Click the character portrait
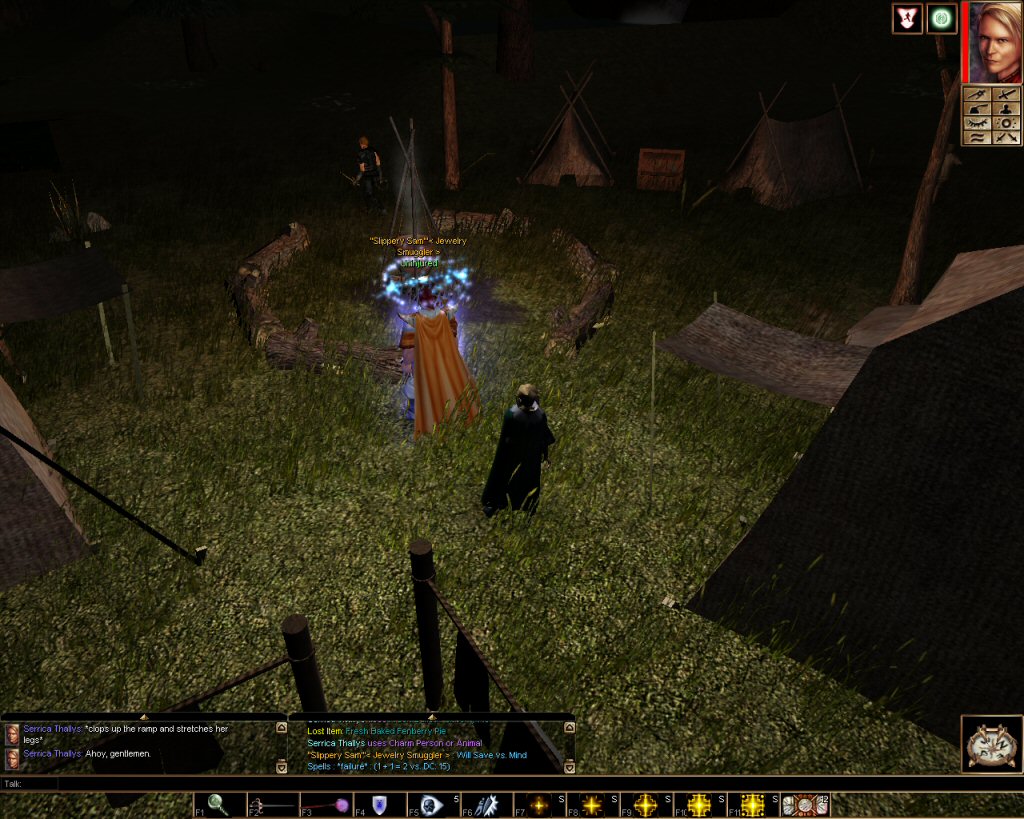 click(x=995, y=41)
